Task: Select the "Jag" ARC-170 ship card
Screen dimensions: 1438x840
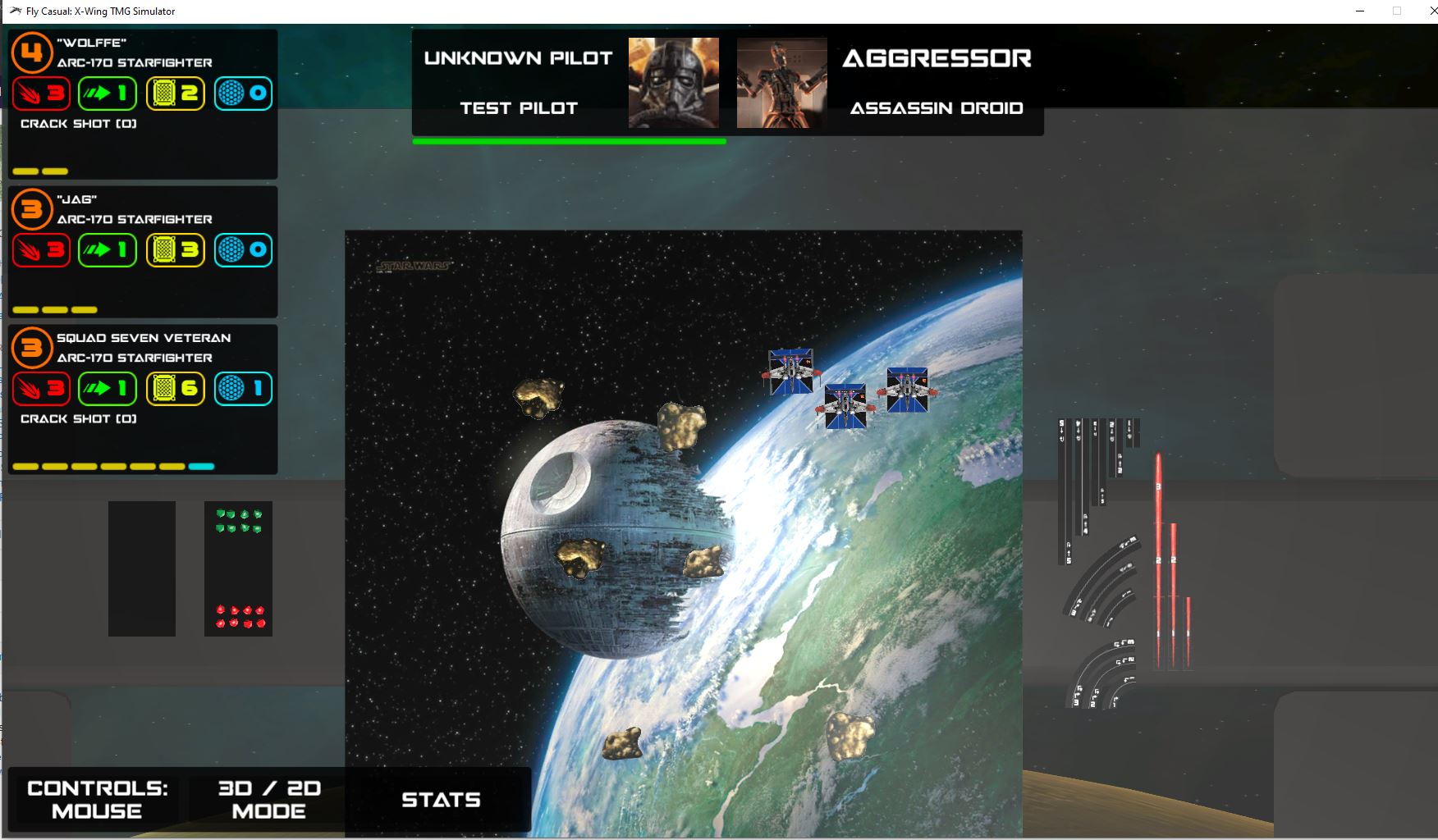Action: pyautogui.click(x=143, y=252)
